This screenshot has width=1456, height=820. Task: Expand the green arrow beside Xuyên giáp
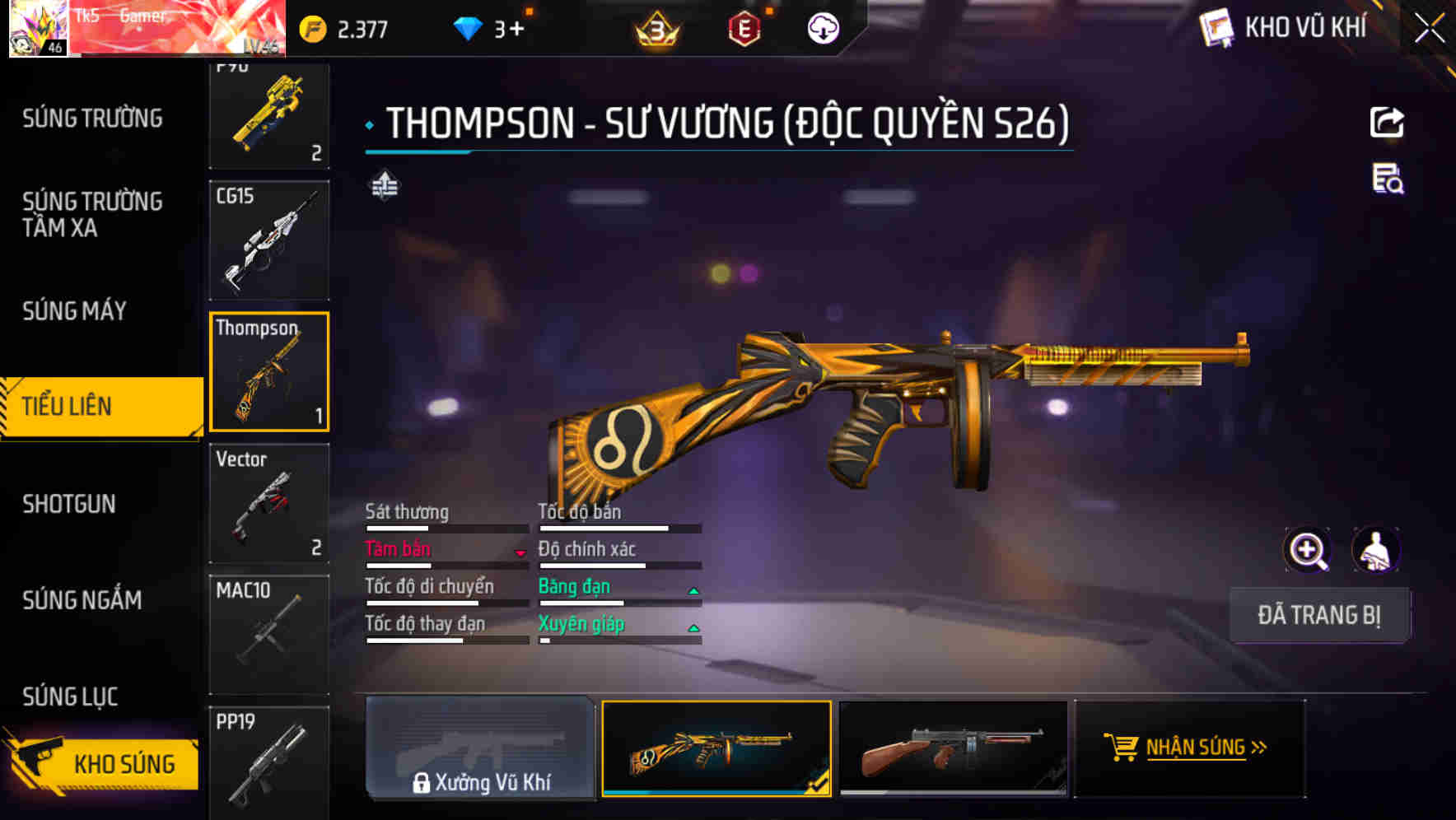[693, 627]
